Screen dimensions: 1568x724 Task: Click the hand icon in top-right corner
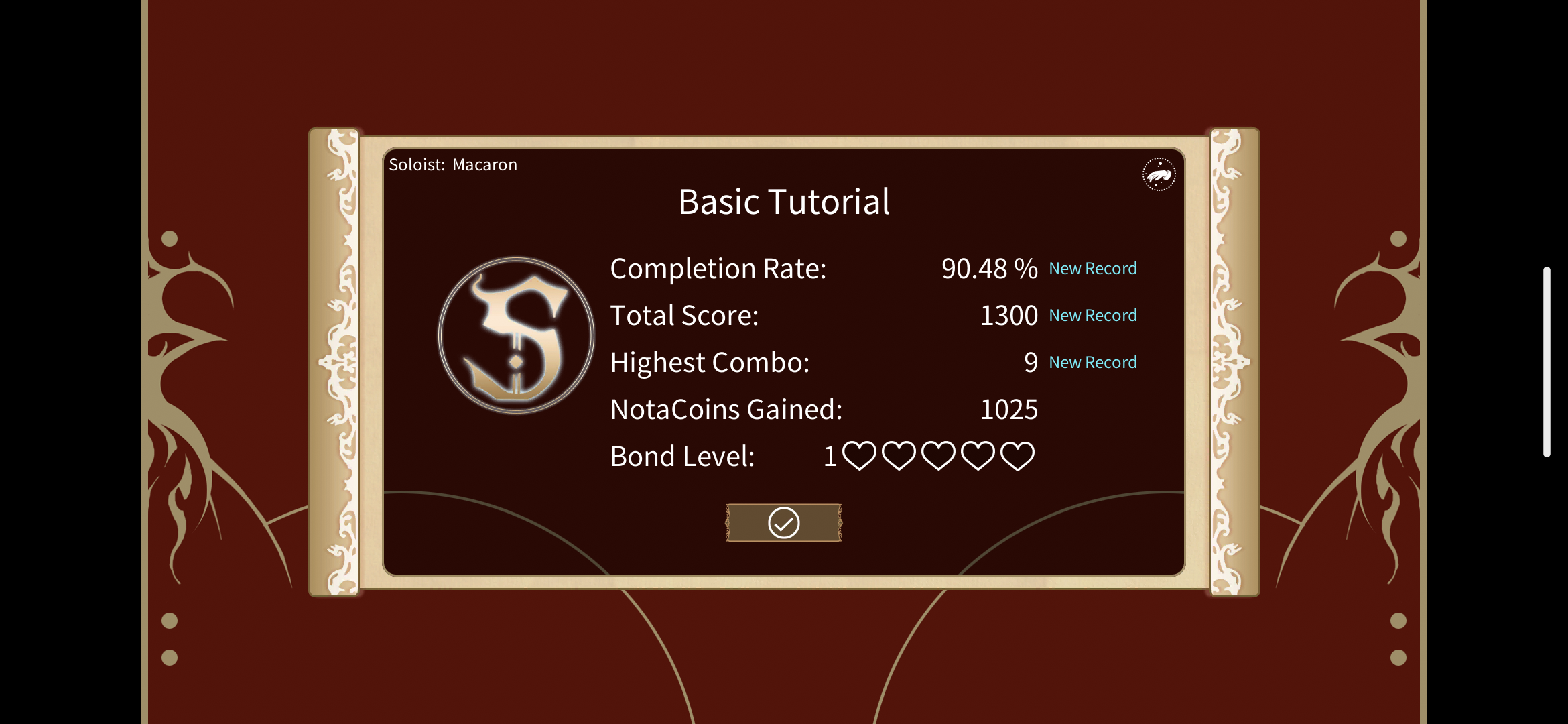click(x=1158, y=174)
